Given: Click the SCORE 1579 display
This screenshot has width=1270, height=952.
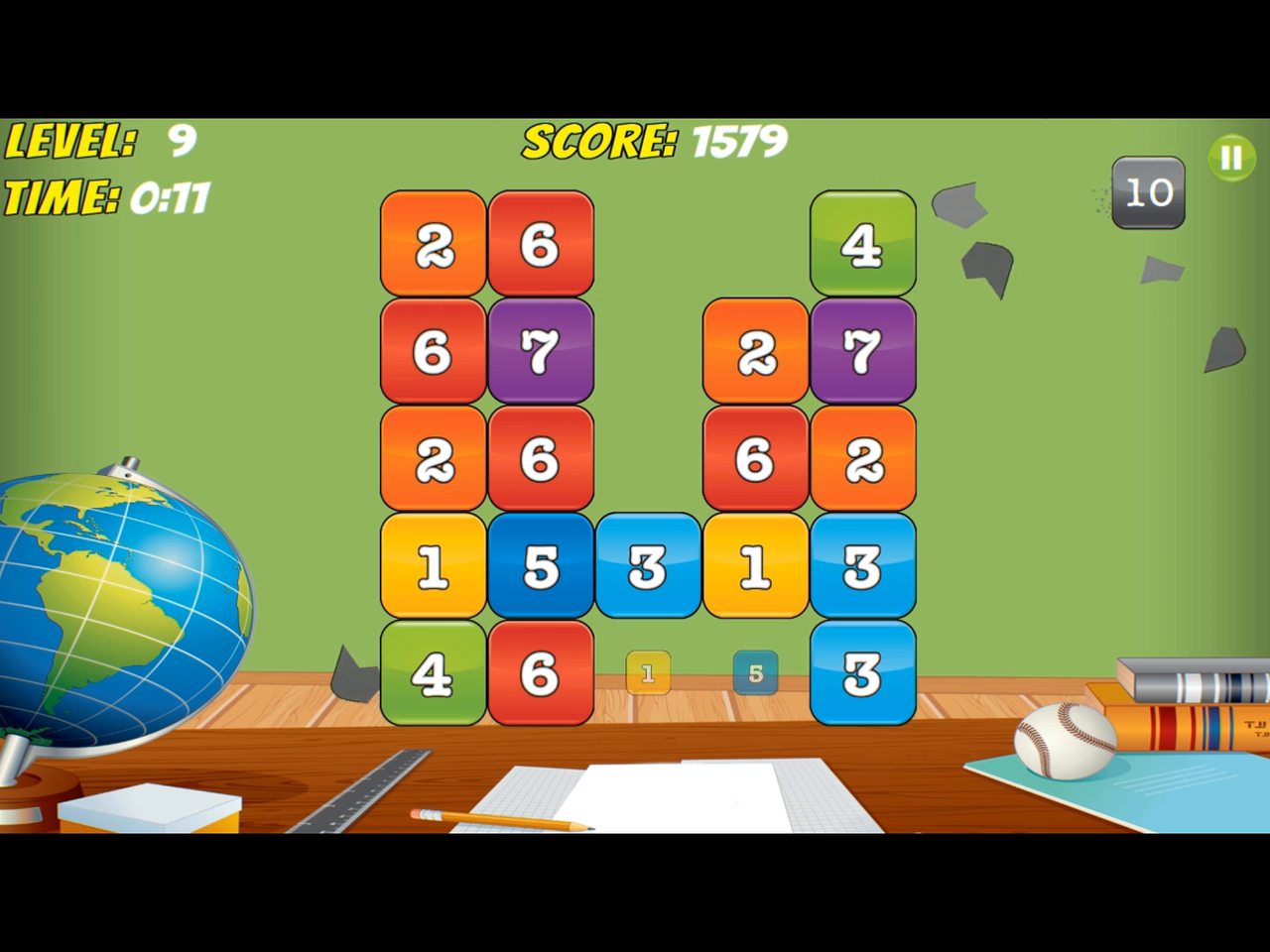Looking at the screenshot, I should coord(653,141).
